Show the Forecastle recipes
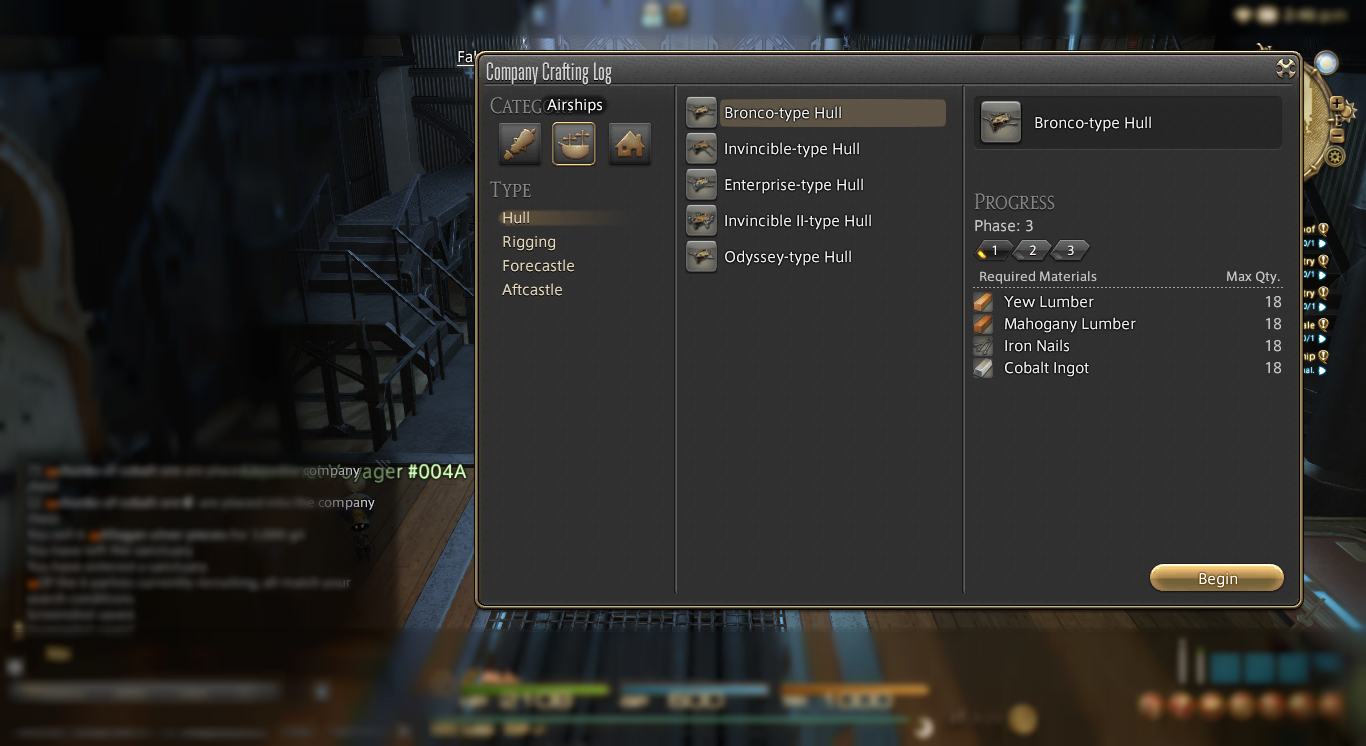The width and height of the screenshot is (1366, 746). [x=538, y=266]
